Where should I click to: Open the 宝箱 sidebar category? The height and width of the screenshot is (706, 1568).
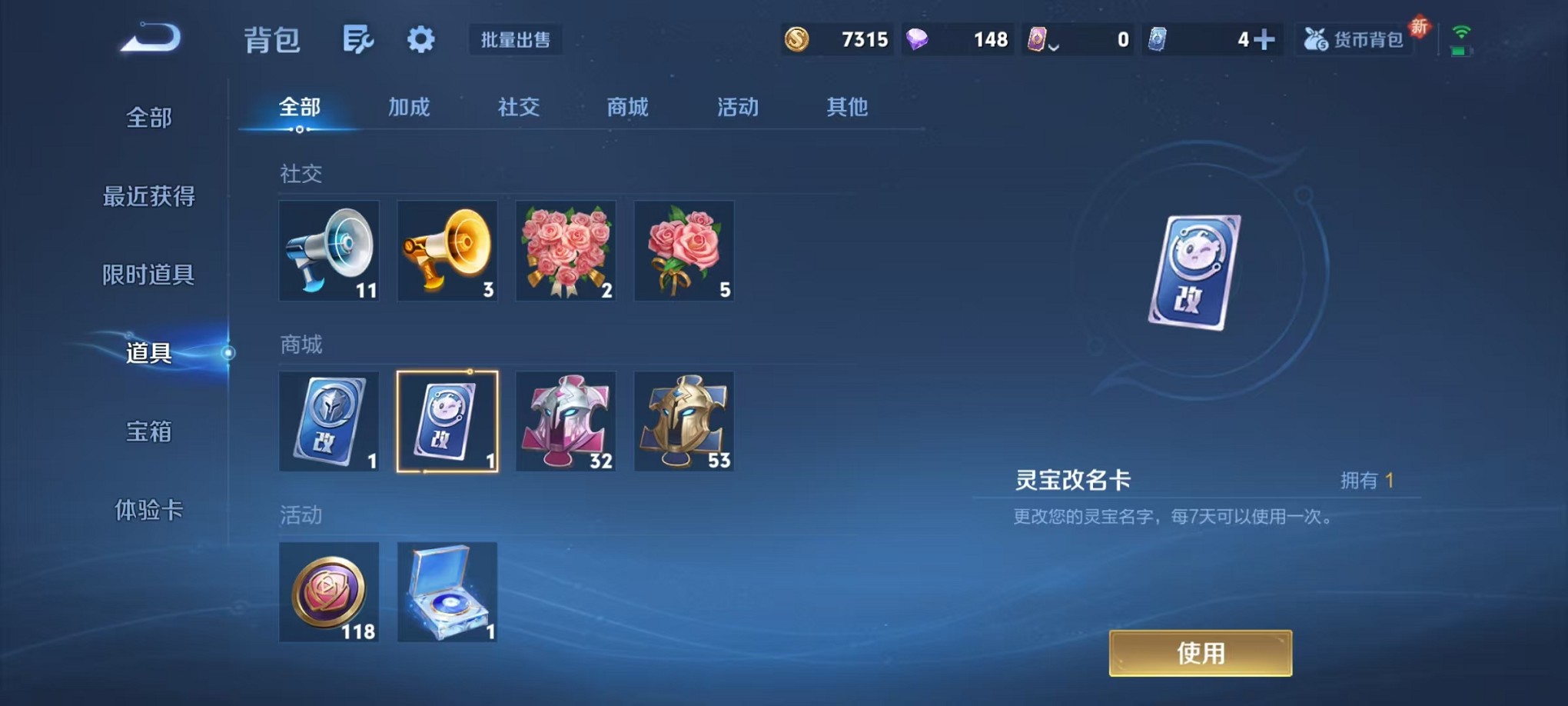(148, 433)
